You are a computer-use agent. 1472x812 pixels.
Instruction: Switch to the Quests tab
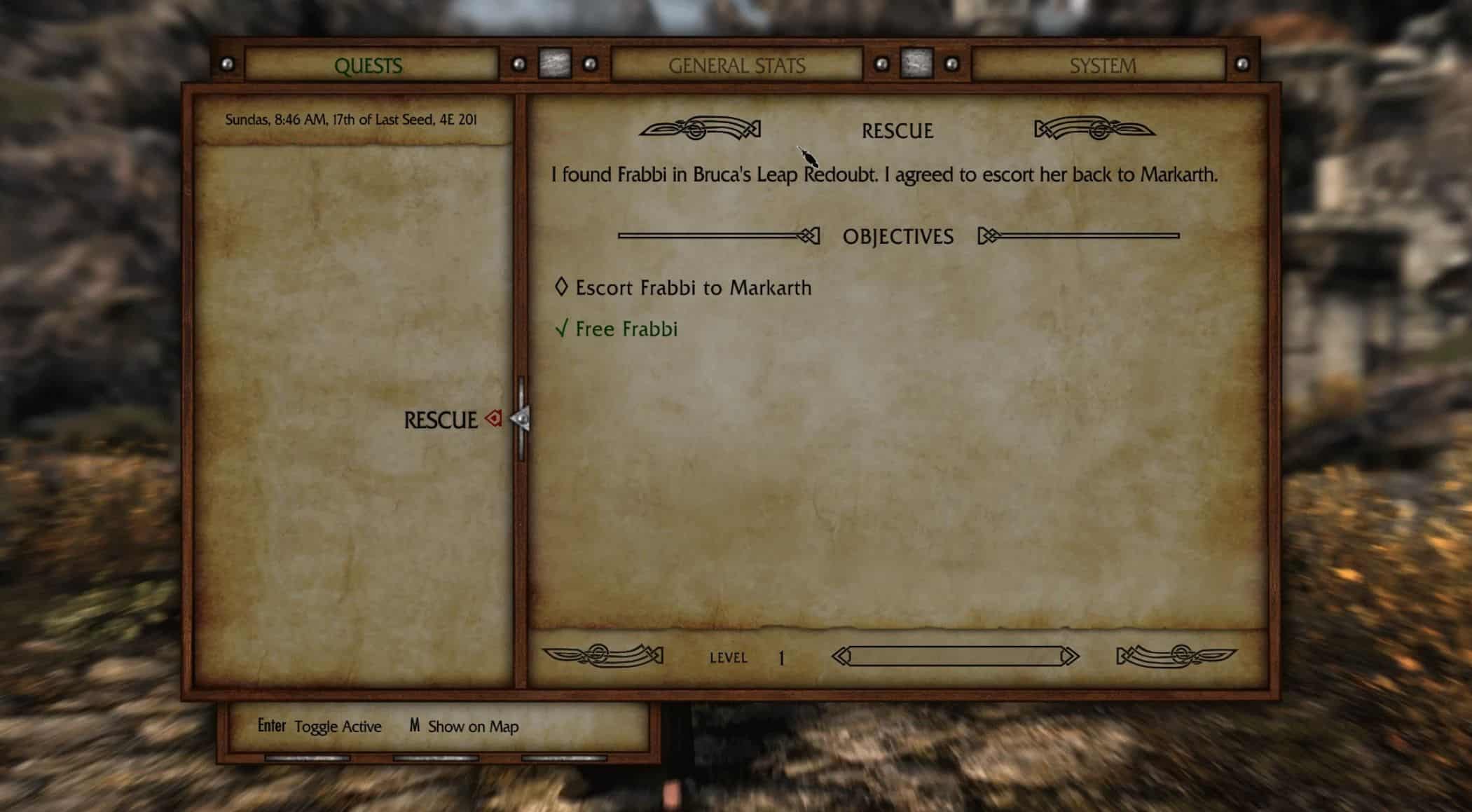(369, 66)
